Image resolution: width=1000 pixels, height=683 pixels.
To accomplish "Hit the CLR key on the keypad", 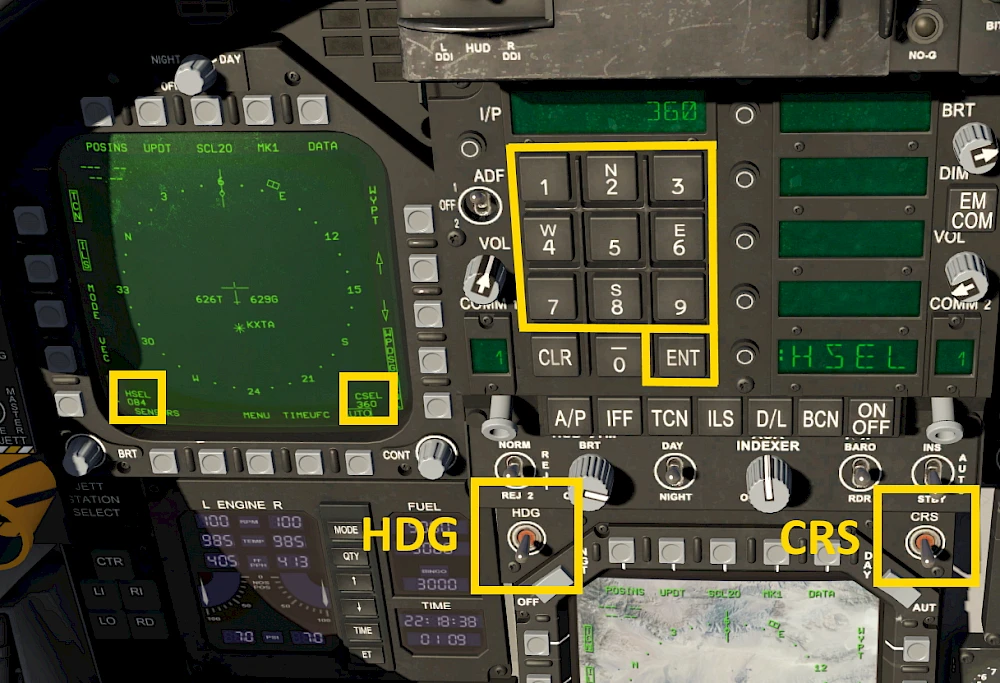I will click(x=554, y=358).
